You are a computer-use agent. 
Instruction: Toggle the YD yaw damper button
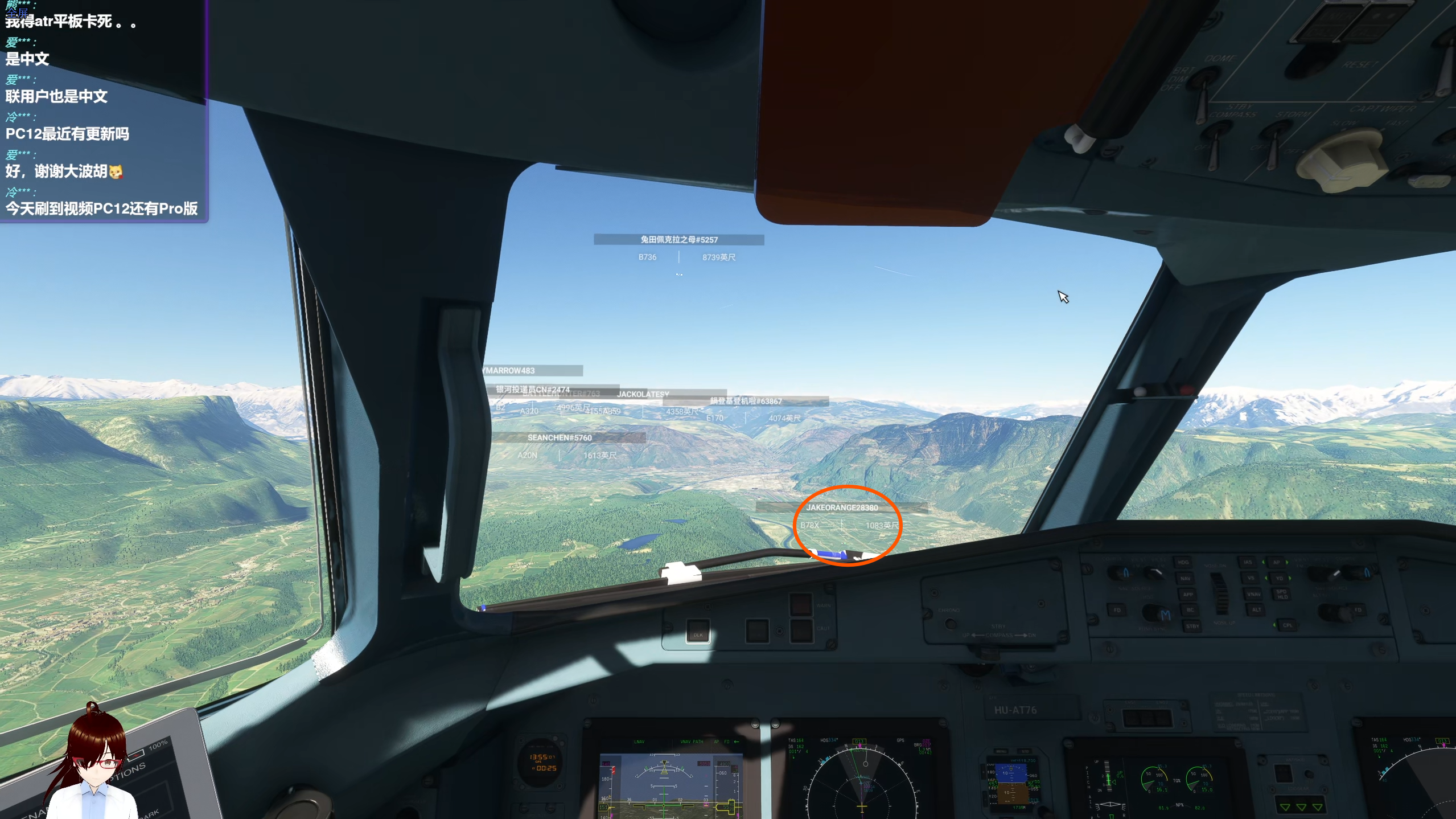point(1279,578)
